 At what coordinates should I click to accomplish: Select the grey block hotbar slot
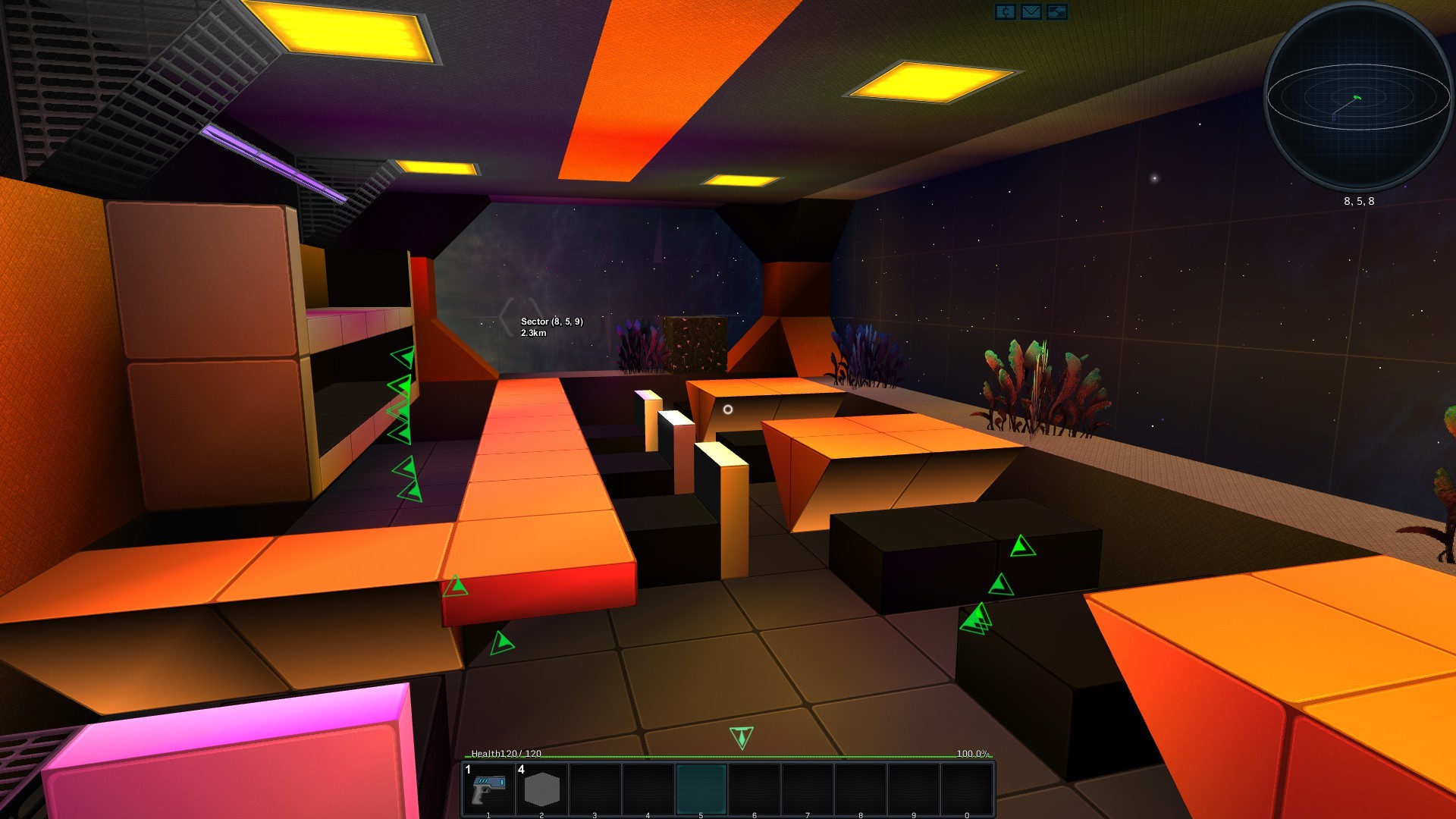click(541, 789)
